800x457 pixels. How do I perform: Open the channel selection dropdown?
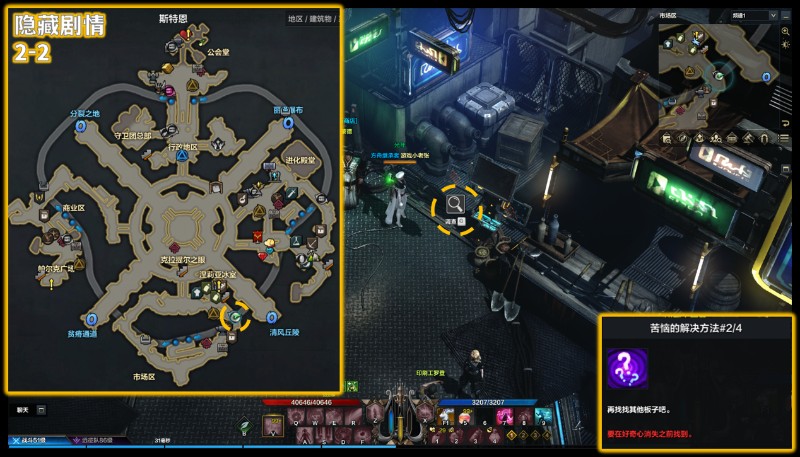click(754, 16)
